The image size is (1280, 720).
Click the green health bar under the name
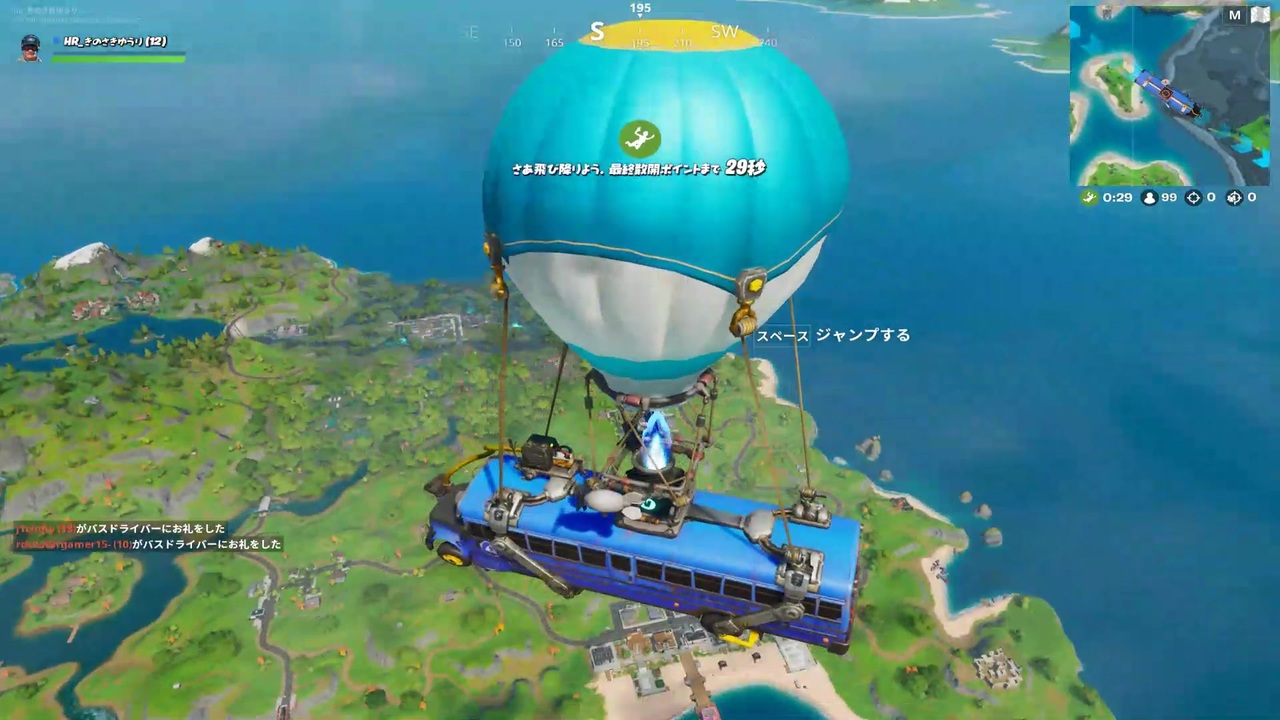(x=120, y=58)
